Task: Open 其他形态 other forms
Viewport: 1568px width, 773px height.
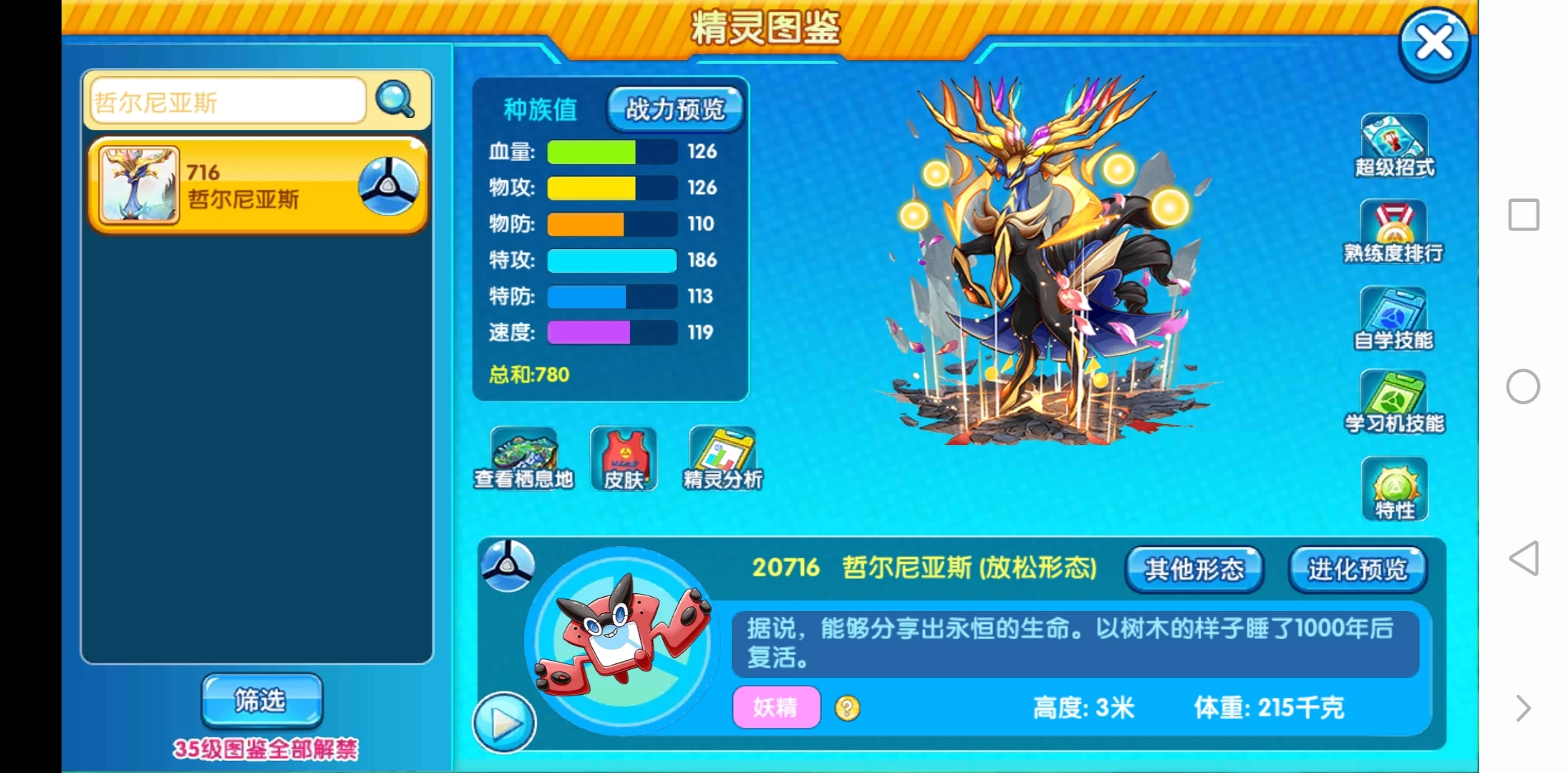Action: 1194,569
